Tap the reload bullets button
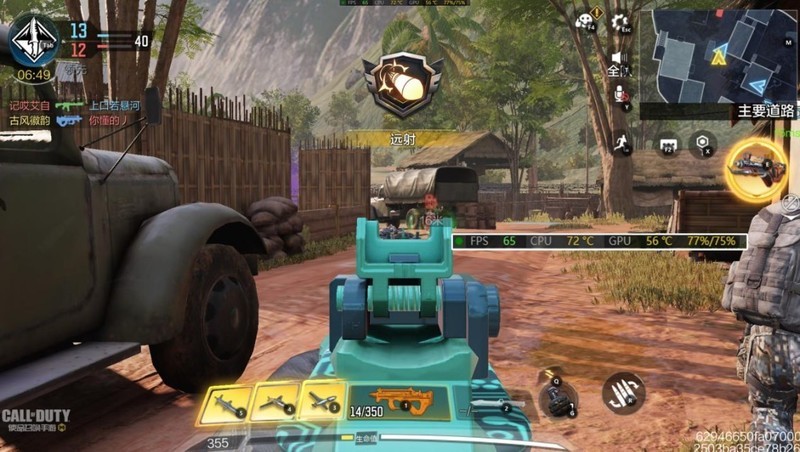800x452 pixels. pos(623,392)
